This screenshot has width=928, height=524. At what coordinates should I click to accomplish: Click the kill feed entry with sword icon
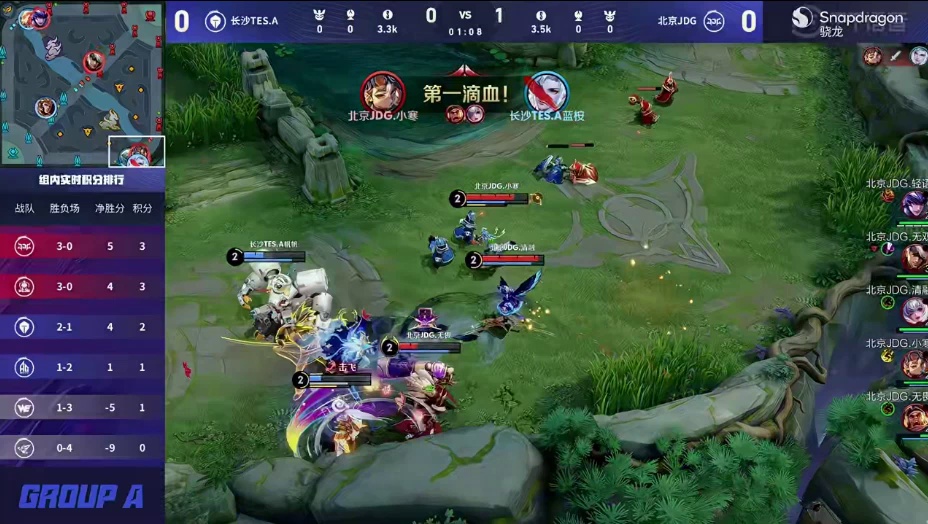pos(897,56)
